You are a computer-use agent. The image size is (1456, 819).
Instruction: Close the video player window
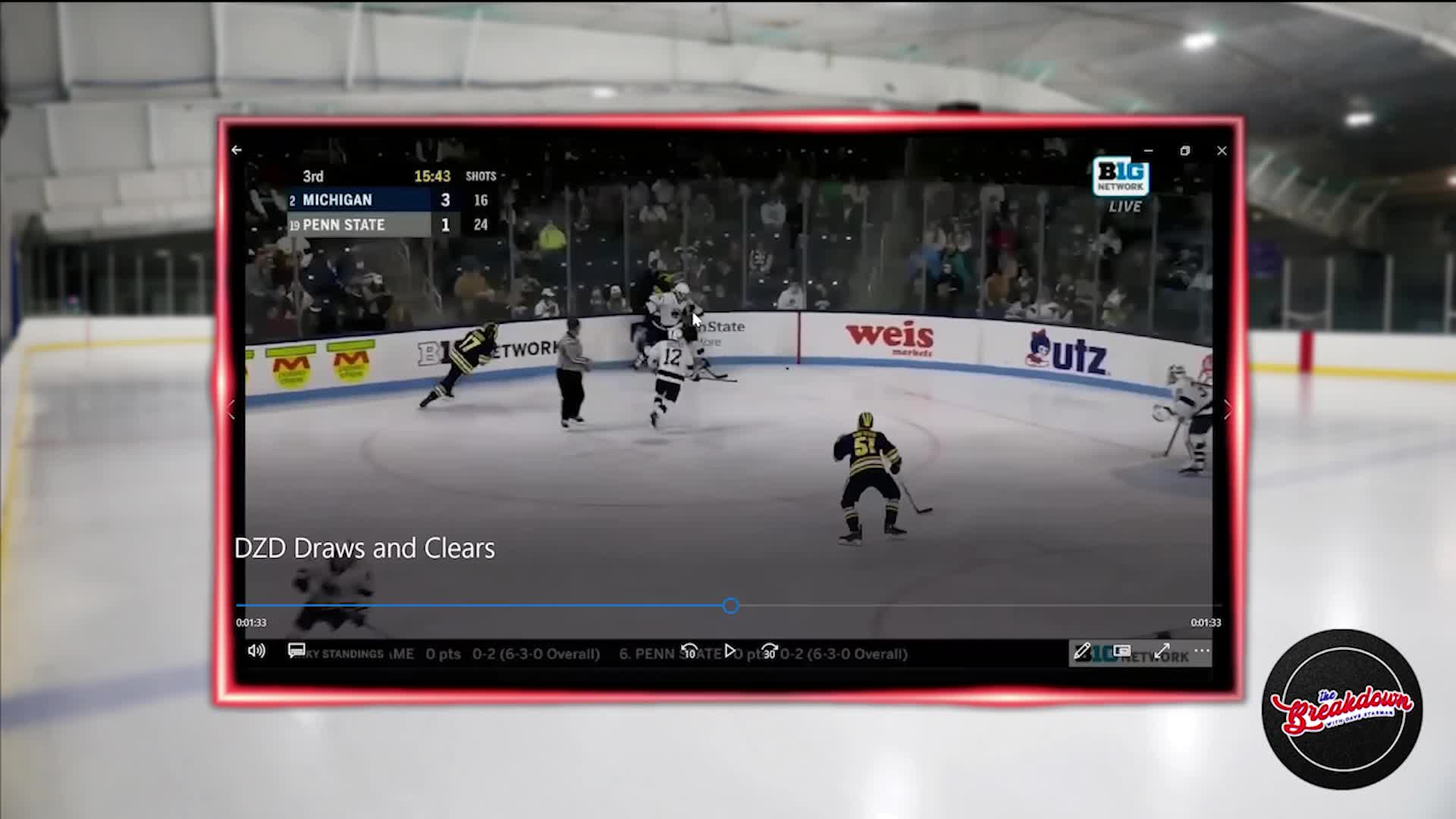click(x=1222, y=151)
